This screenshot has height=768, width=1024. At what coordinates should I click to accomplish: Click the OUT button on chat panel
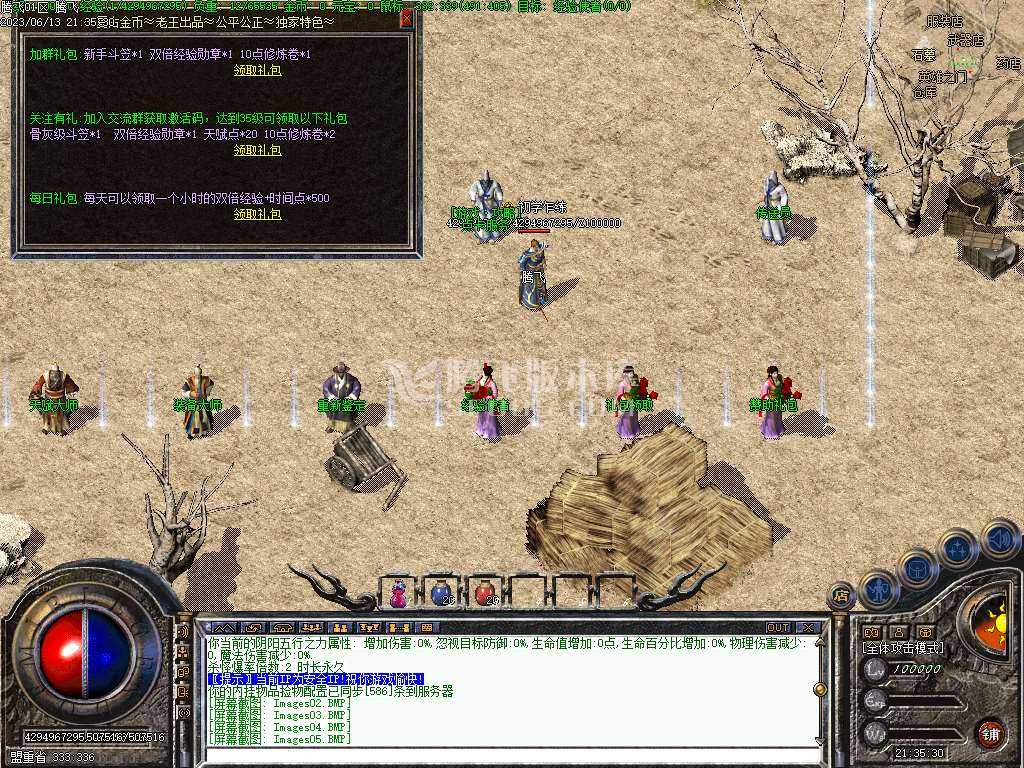click(x=778, y=628)
